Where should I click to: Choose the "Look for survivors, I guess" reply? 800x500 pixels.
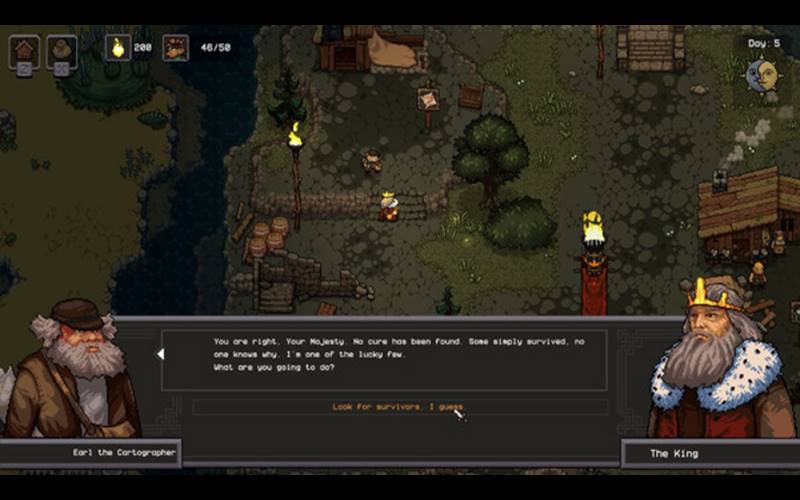coord(399,407)
